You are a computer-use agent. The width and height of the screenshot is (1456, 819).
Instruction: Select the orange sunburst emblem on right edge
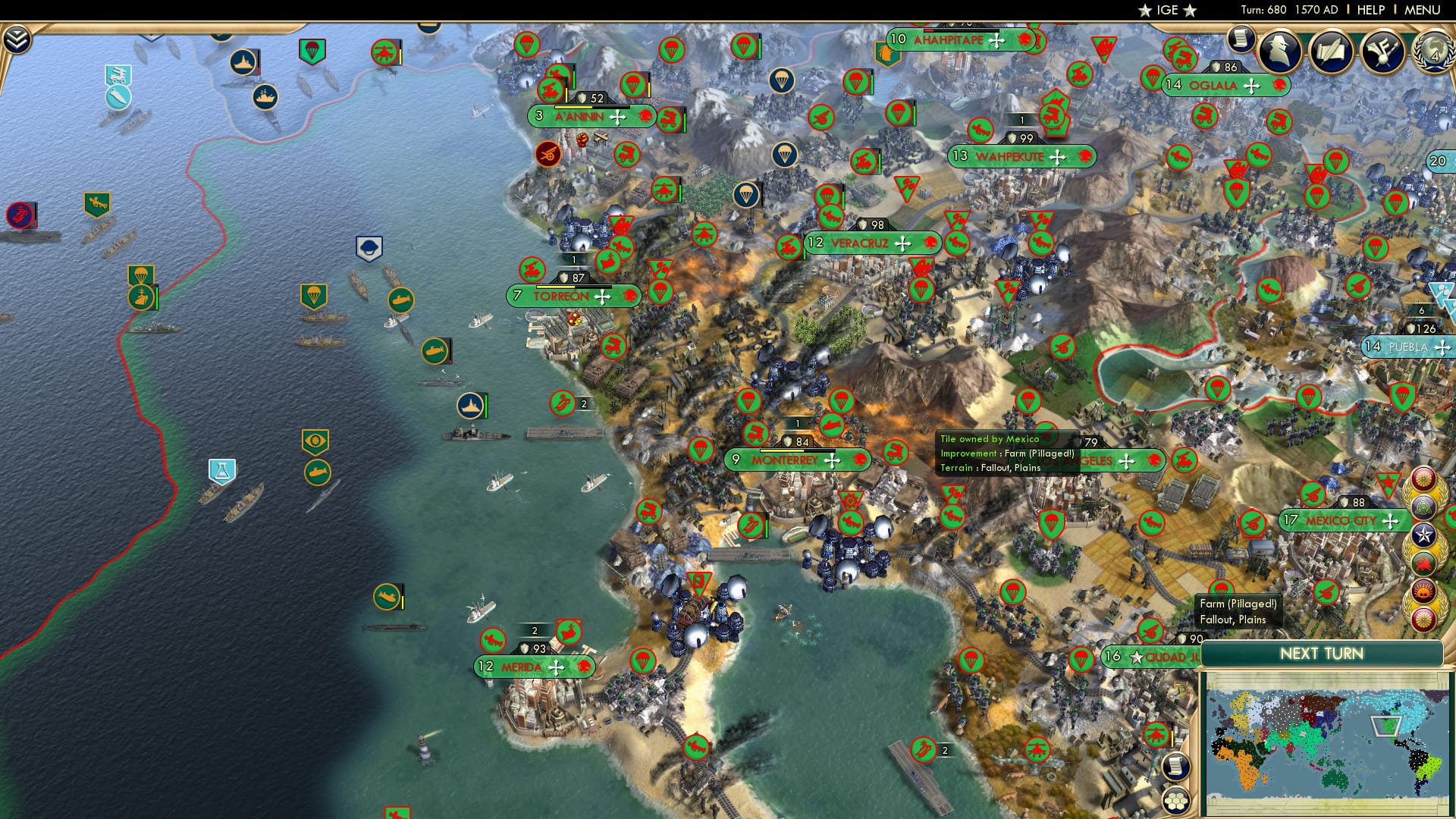coord(1423,589)
